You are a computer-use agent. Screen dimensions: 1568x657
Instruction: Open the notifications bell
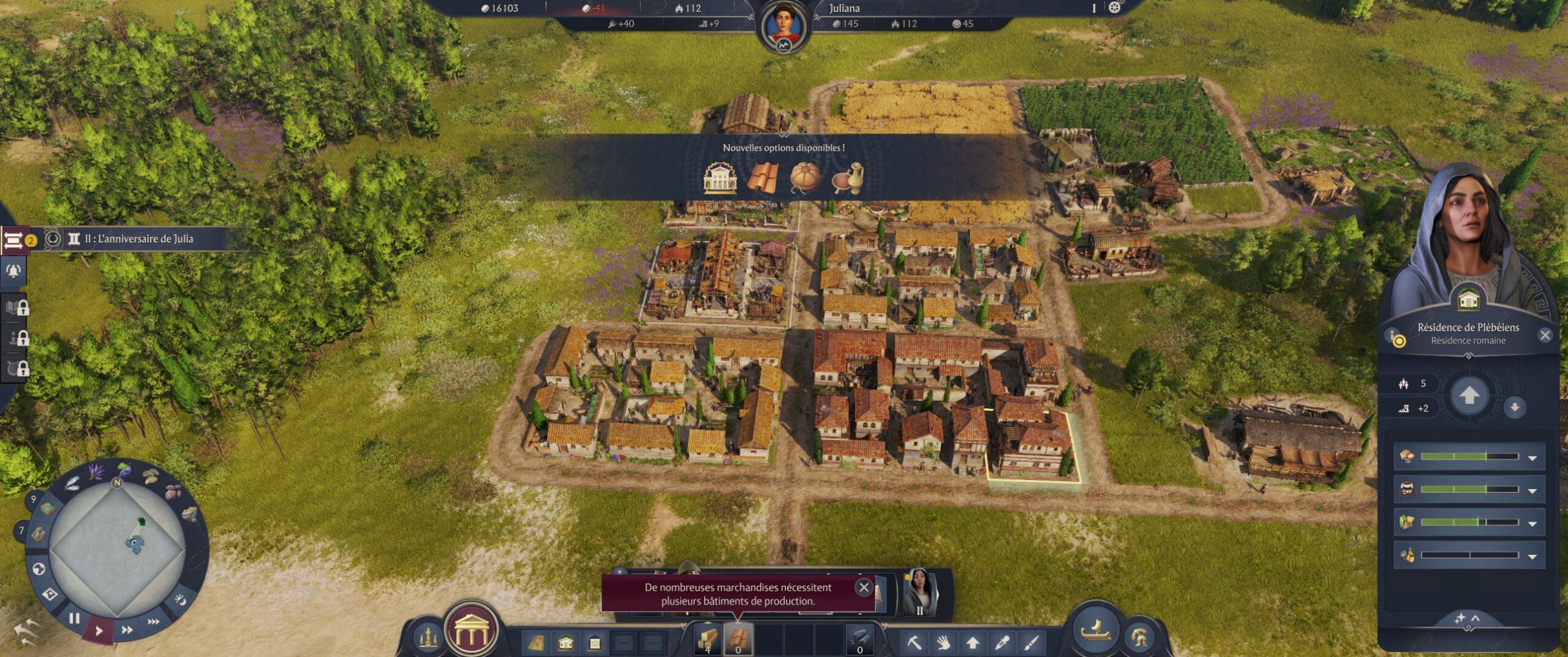click(x=13, y=270)
